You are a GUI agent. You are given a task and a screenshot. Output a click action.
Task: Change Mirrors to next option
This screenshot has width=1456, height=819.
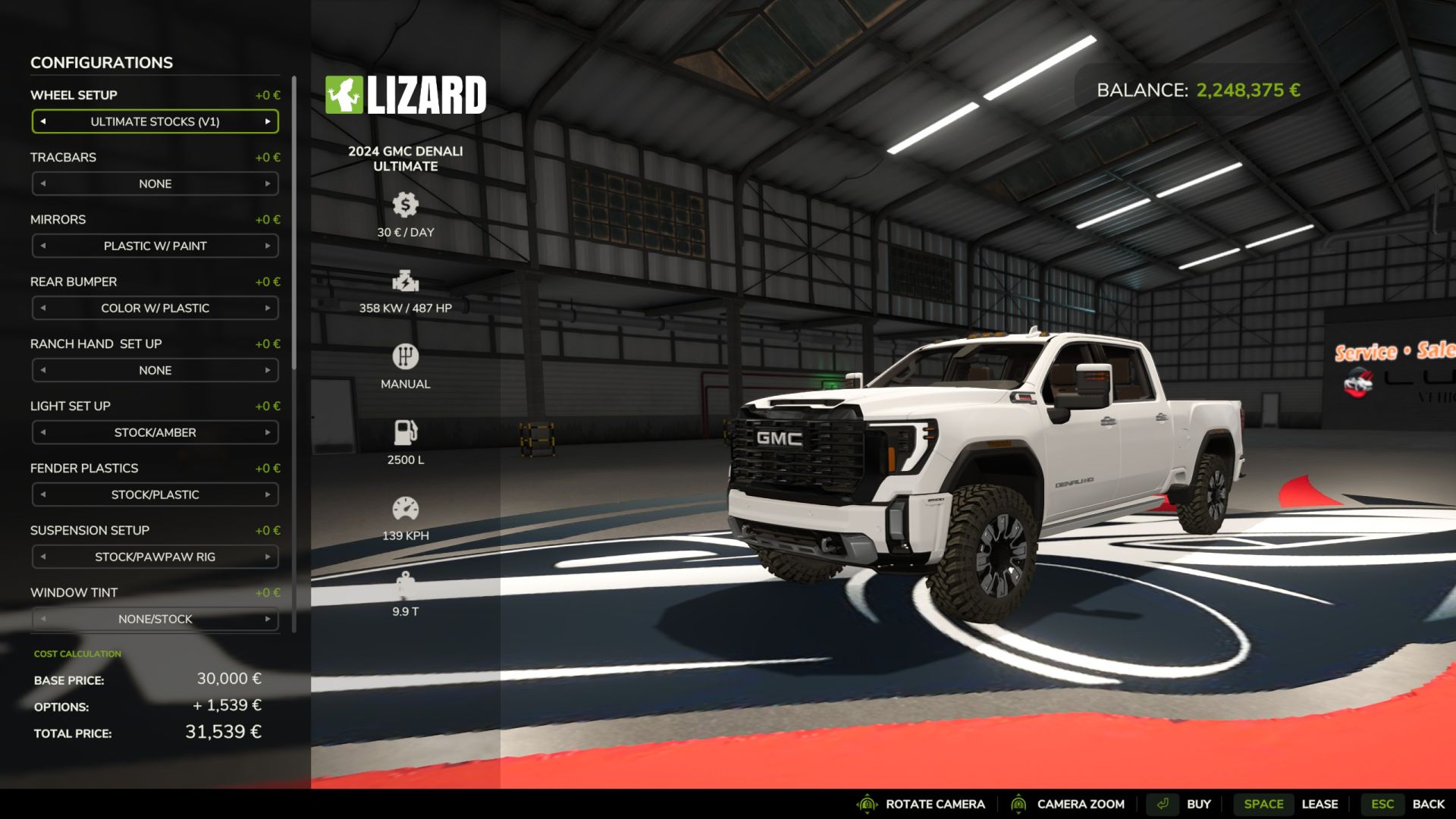coord(268,246)
